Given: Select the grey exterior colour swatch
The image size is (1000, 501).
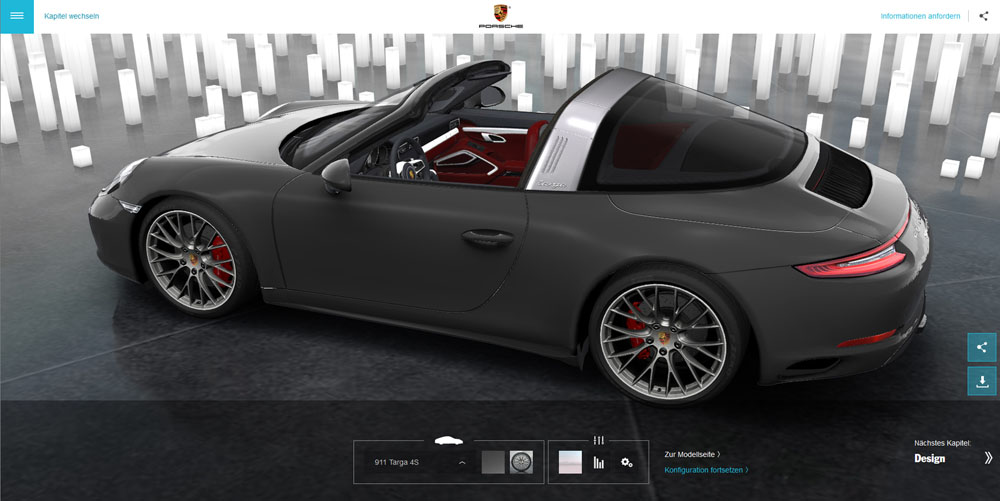Looking at the screenshot, I should pos(493,462).
